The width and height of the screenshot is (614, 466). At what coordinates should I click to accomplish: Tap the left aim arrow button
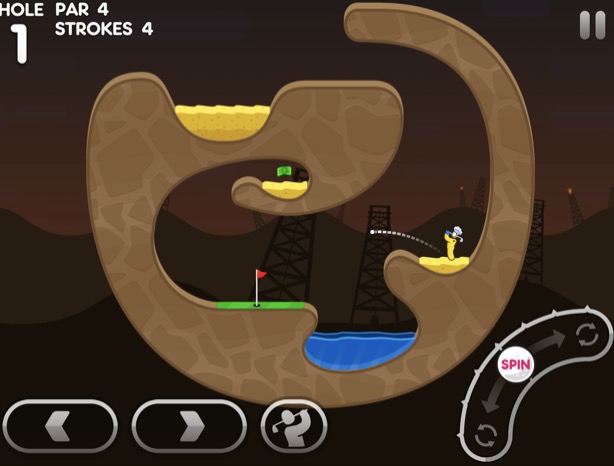[x=60, y=426]
